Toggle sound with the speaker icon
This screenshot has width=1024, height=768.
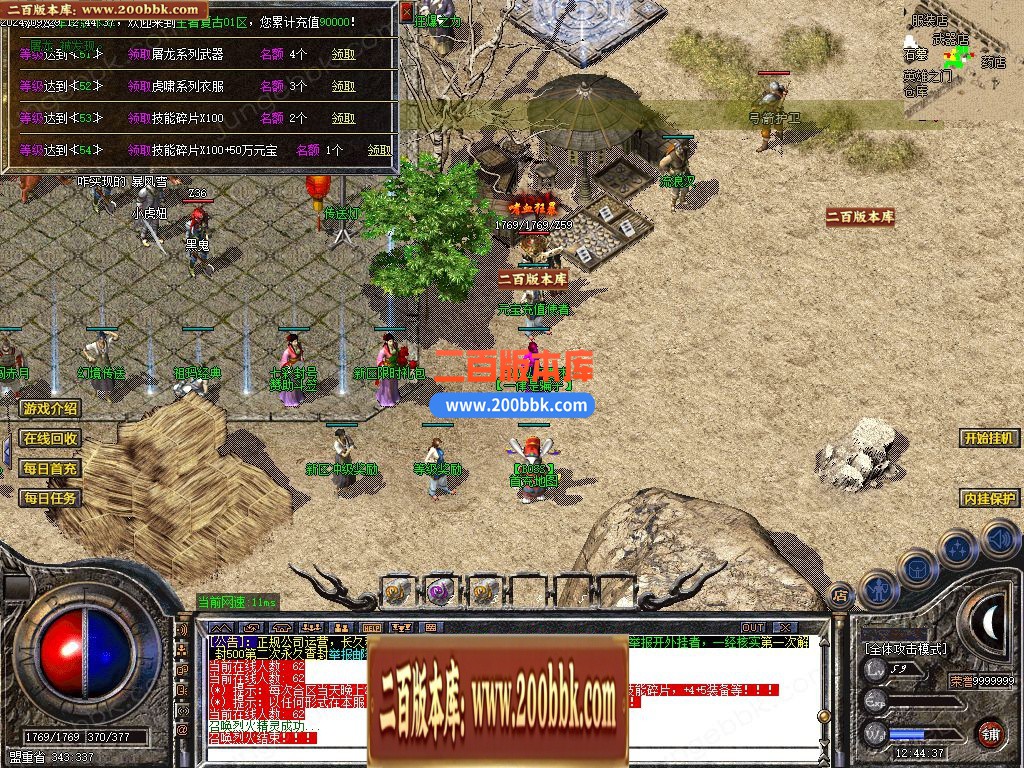coord(999,540)
